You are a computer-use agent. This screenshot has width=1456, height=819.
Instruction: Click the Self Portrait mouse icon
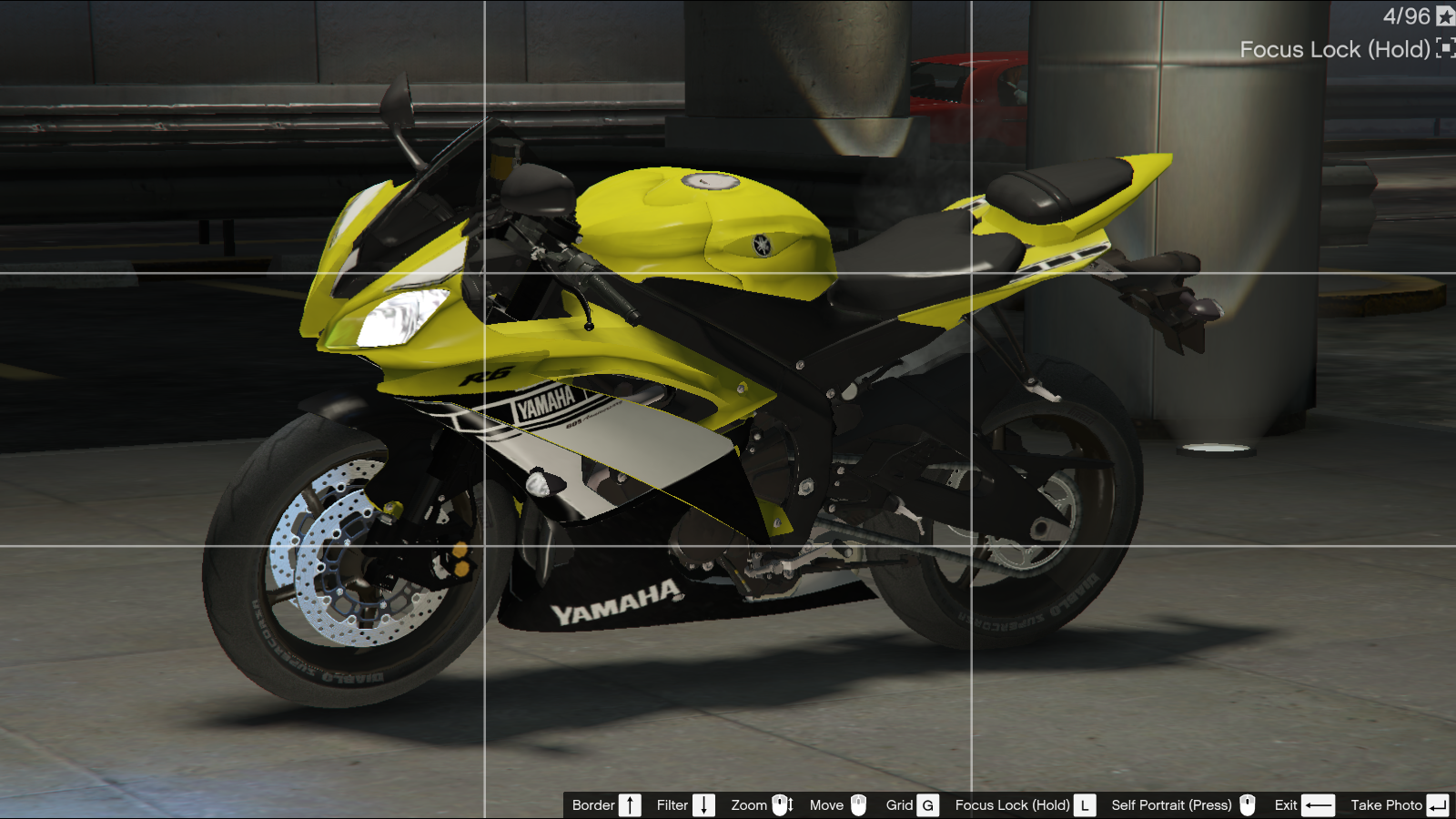pyautogui.click(x=1246, y=804)
